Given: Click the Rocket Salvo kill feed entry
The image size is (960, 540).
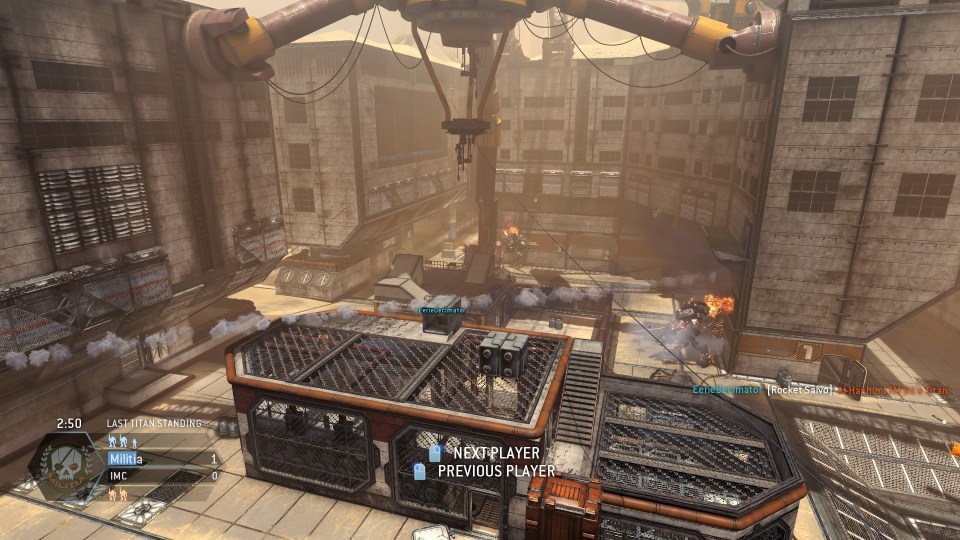Looking at the screenshot, I should 799,389.
